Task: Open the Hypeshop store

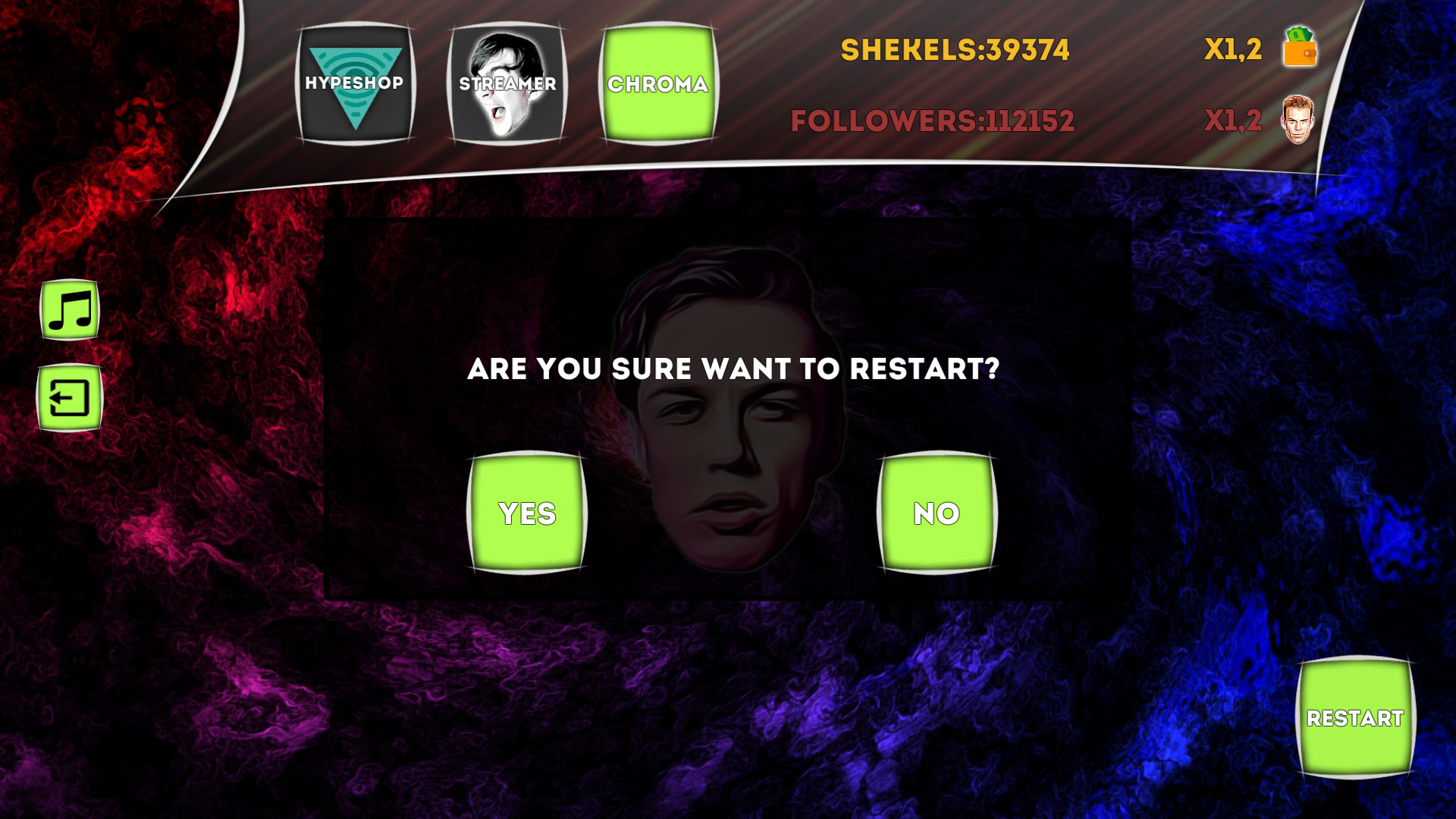Action: (353, 85)
